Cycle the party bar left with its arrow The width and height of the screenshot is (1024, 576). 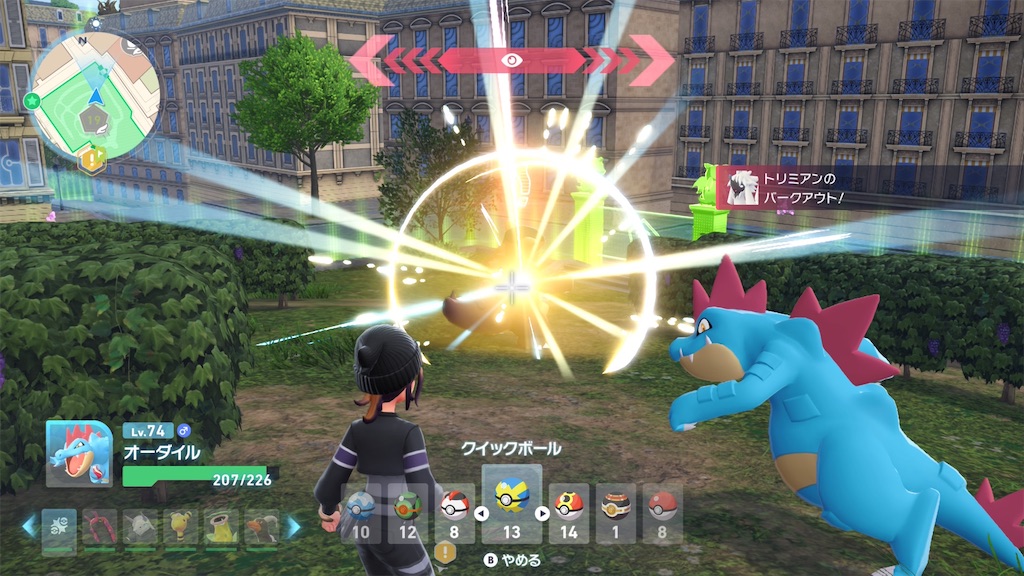click(29, 525)
